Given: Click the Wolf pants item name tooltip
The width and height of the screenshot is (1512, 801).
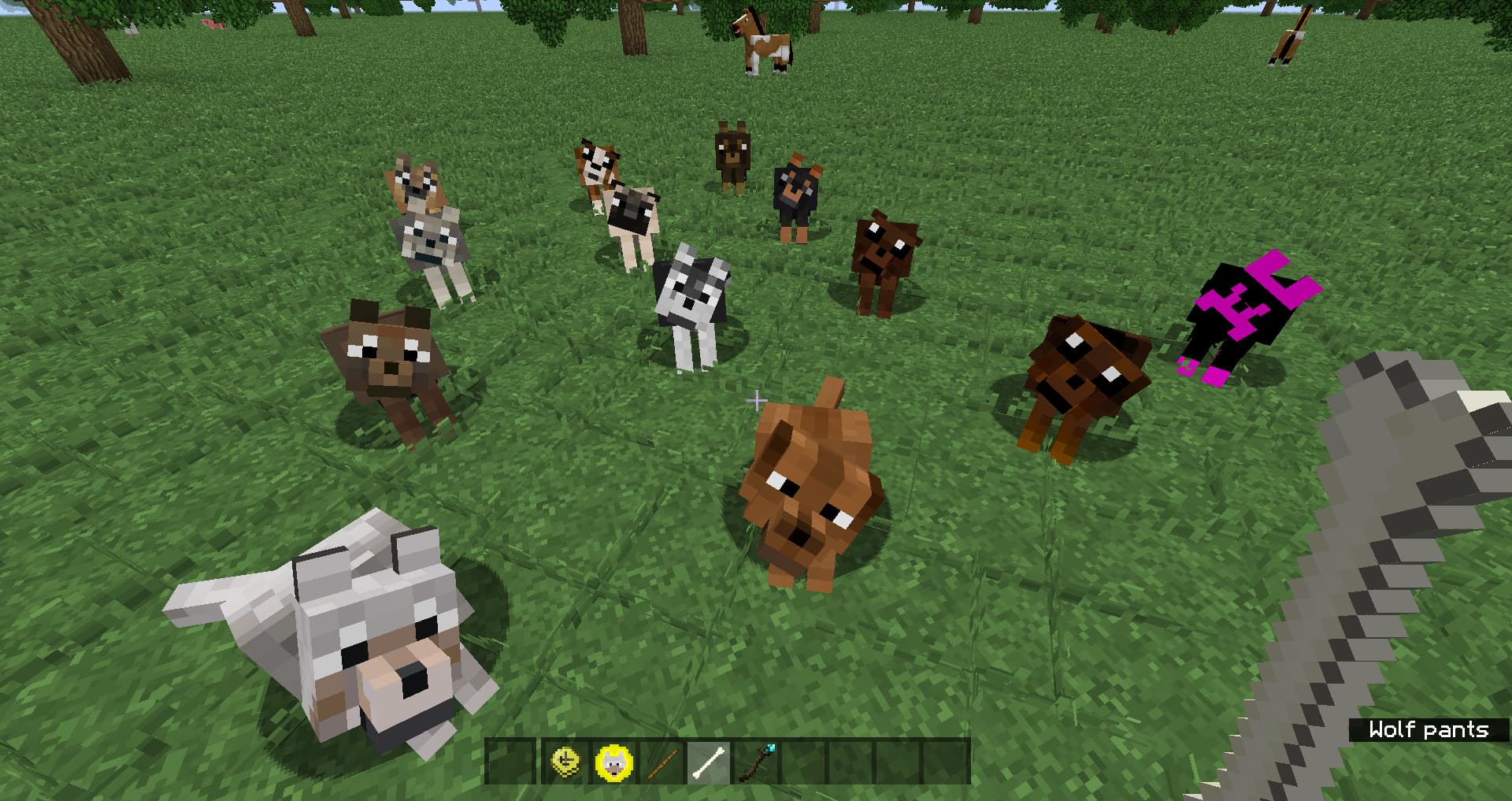Looking at the screenshot, I should [1435, 730].
